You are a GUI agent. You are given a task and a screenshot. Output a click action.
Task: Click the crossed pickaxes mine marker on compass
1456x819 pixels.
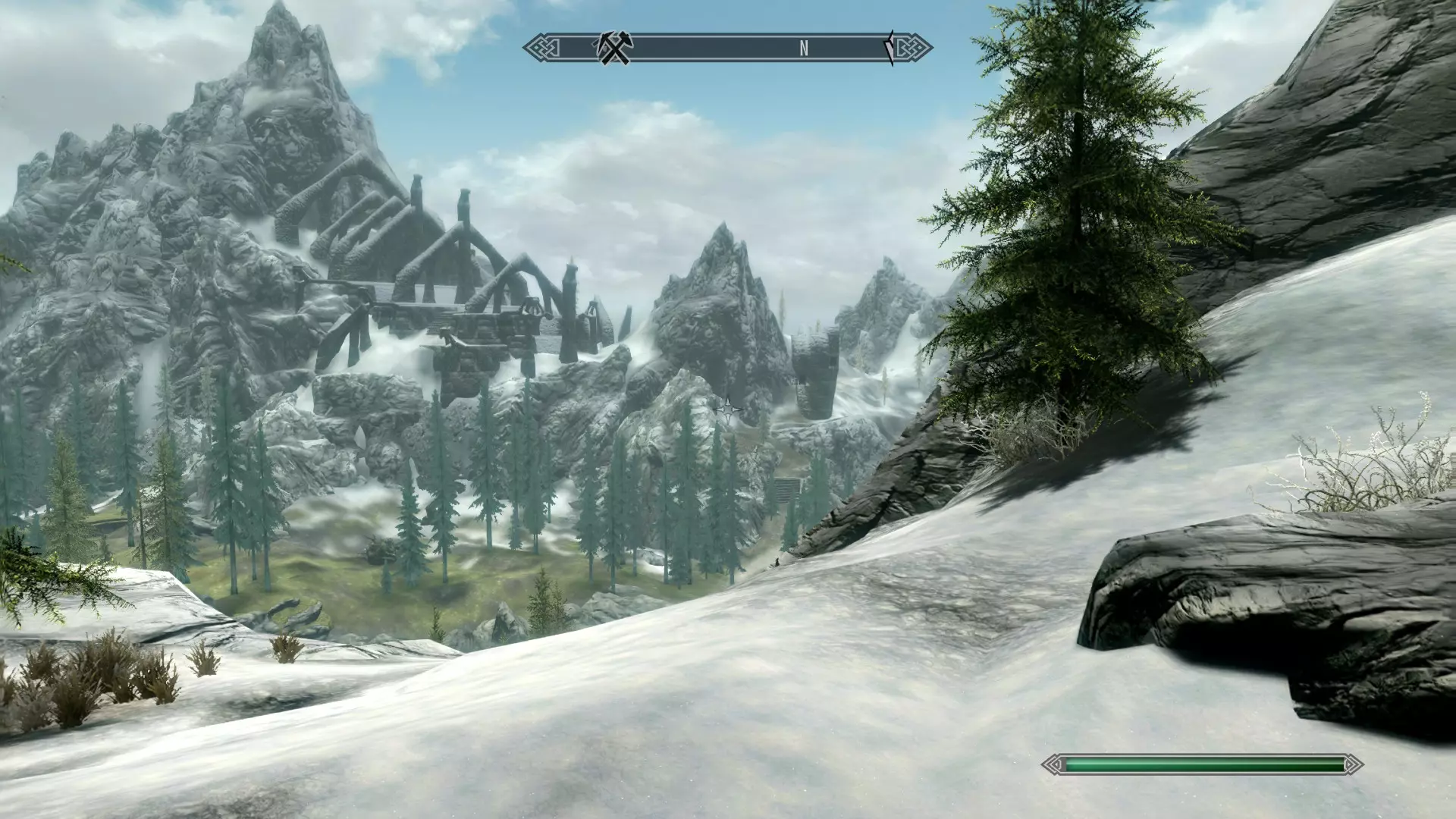[613, 49]
